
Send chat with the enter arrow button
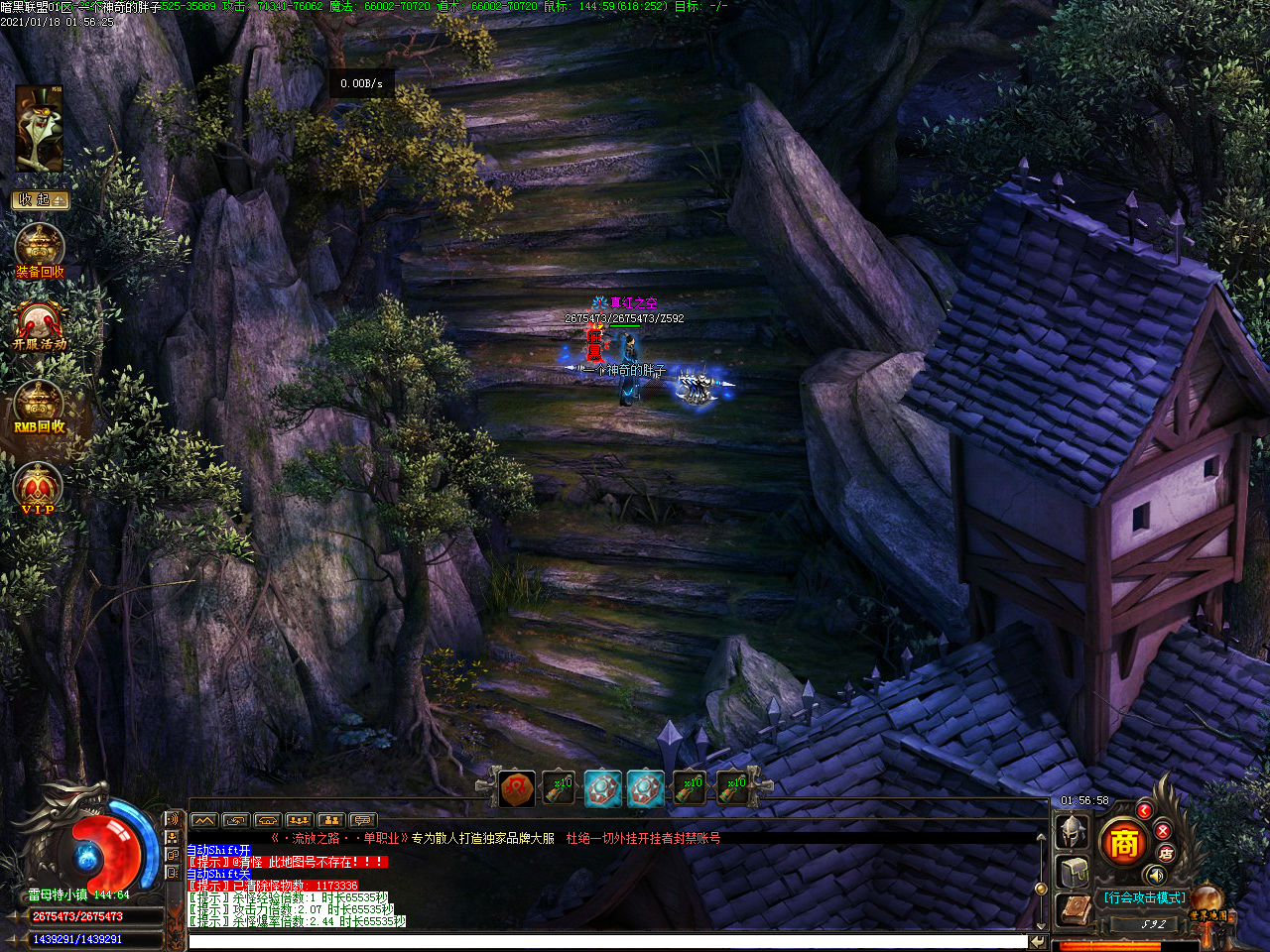[1038, 941]
